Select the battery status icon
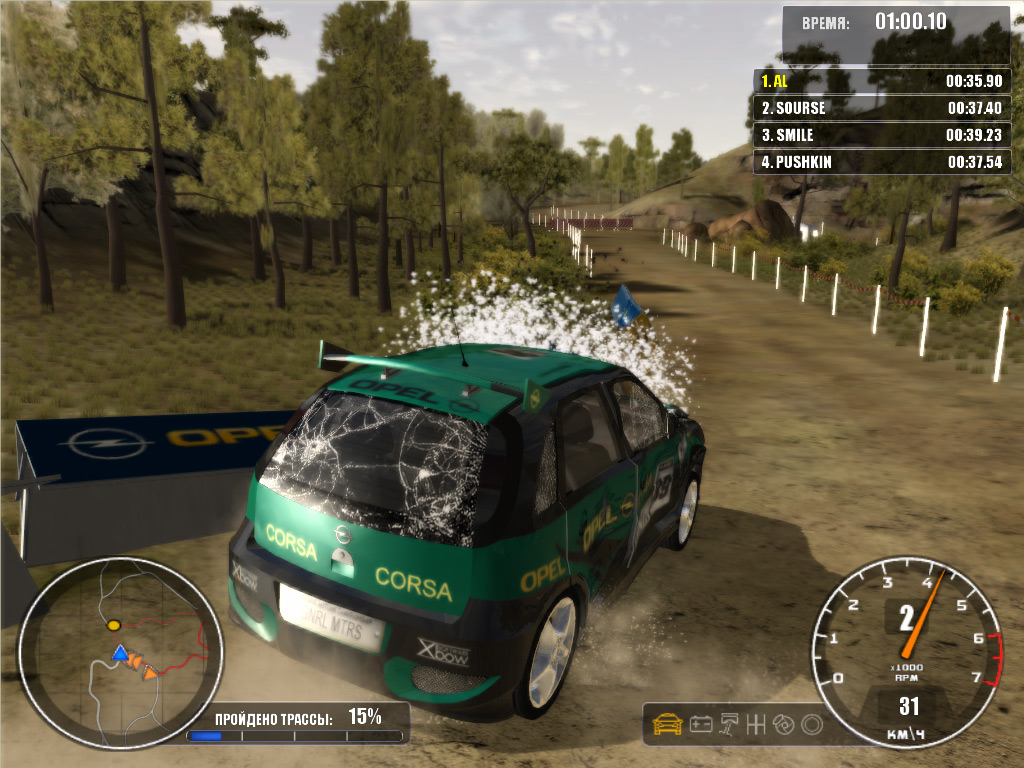Viewport: 1024px width, 768px height. [x=701, y=724]
